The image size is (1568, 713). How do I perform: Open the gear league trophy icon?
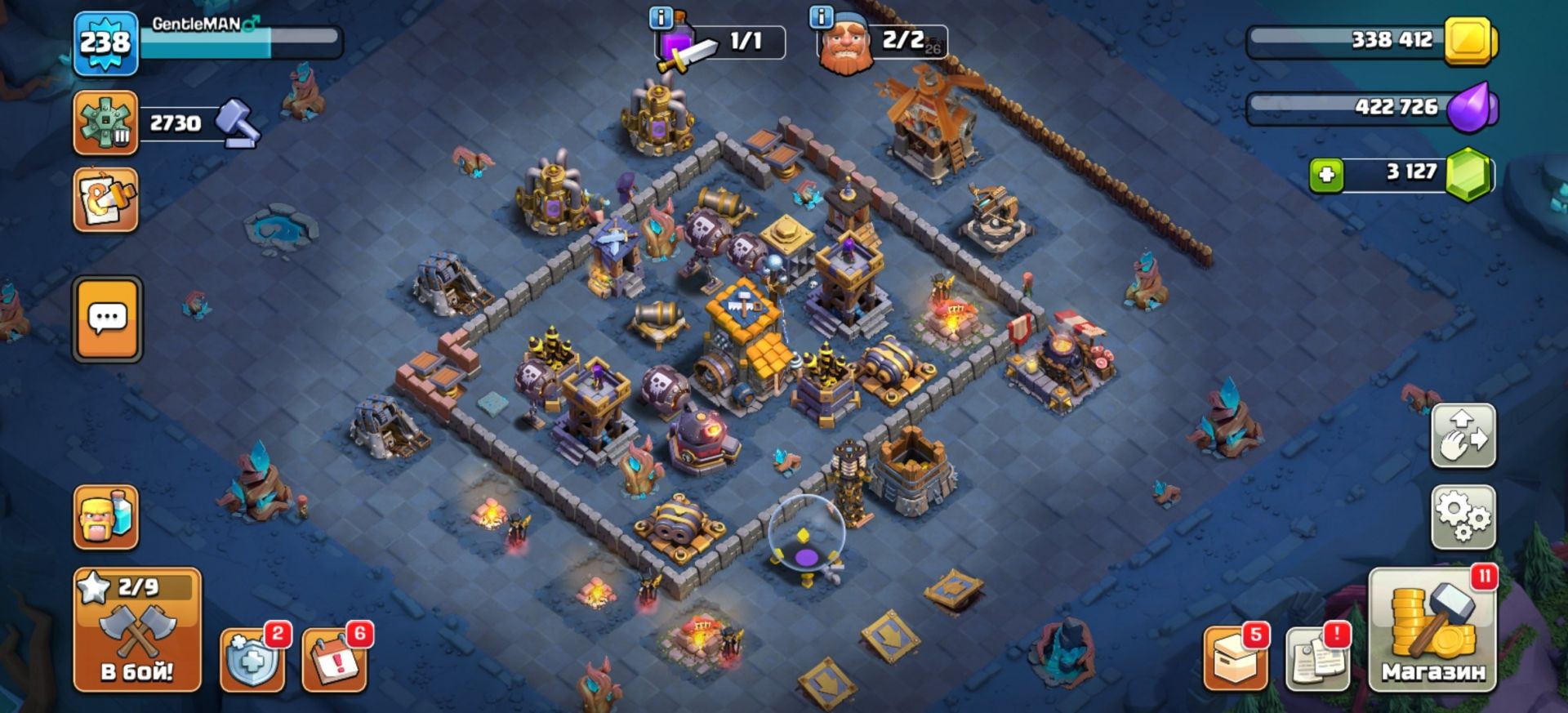[x=105, y=123]
